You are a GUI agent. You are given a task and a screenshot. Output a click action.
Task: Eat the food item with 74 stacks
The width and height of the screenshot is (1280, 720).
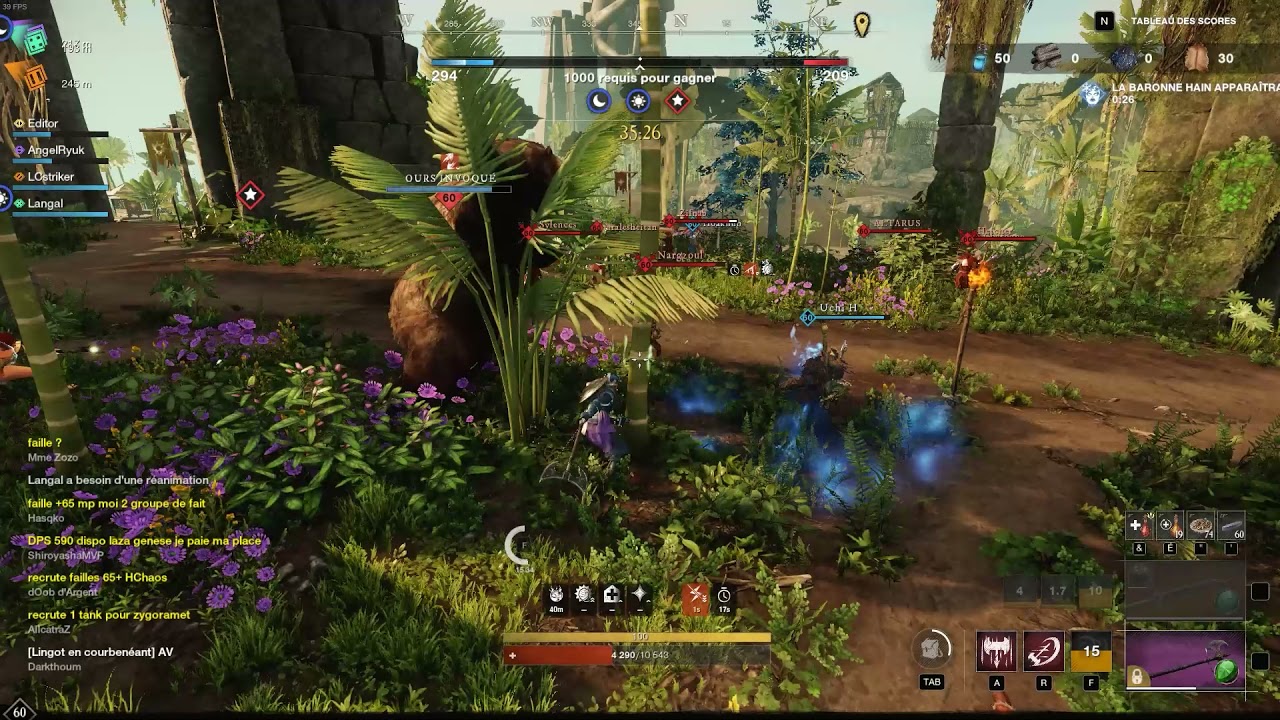tap(1201, 525)
